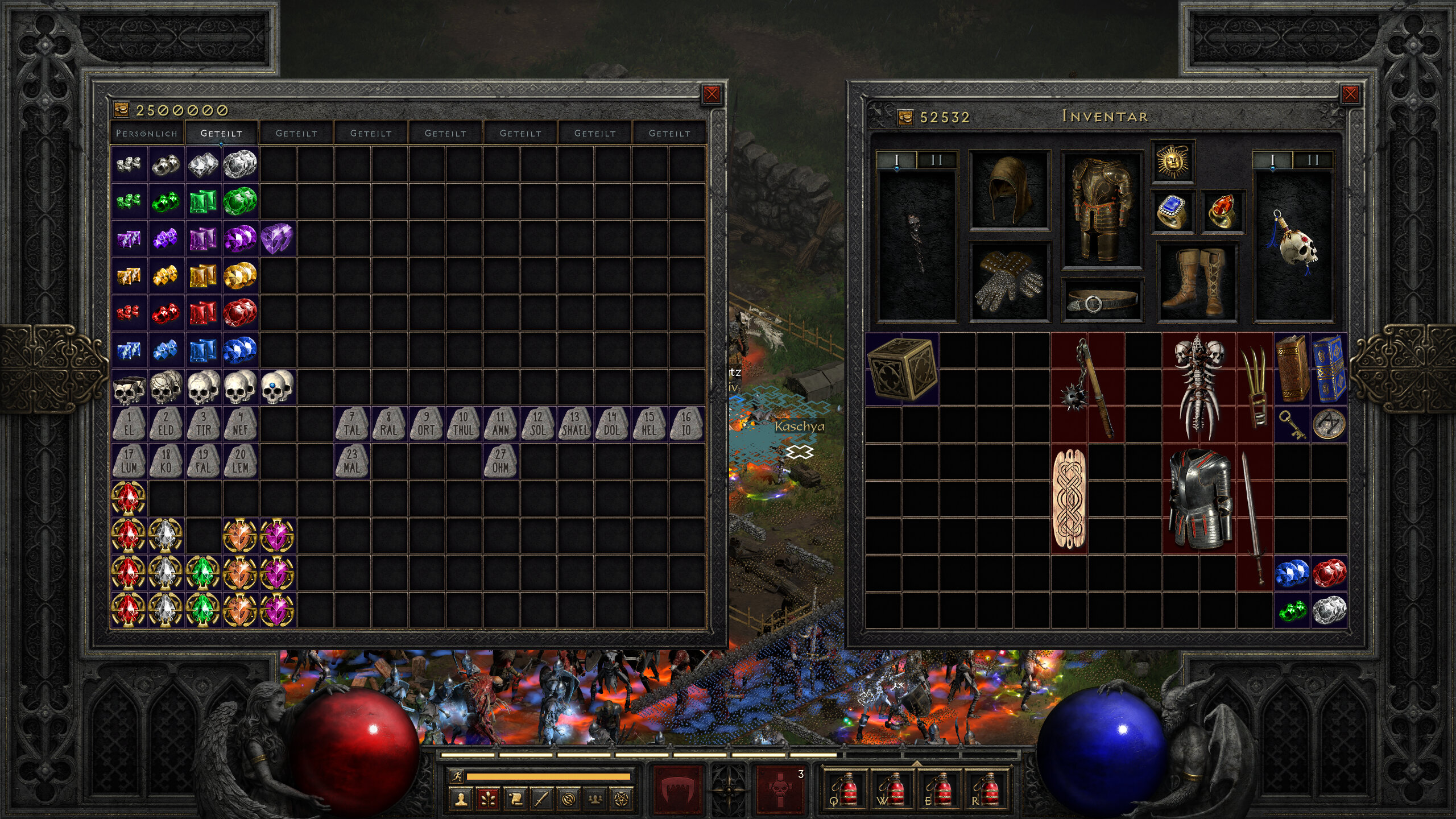Switch to the Persönlich stash tab

(x=147, y=133)
